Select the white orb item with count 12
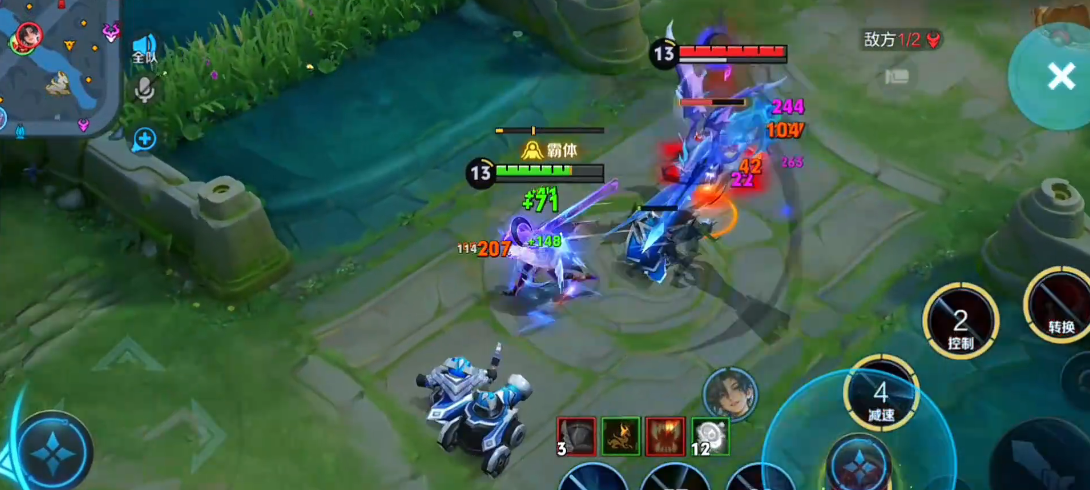This screenshot has height=490, width=1090. point(709,436)
